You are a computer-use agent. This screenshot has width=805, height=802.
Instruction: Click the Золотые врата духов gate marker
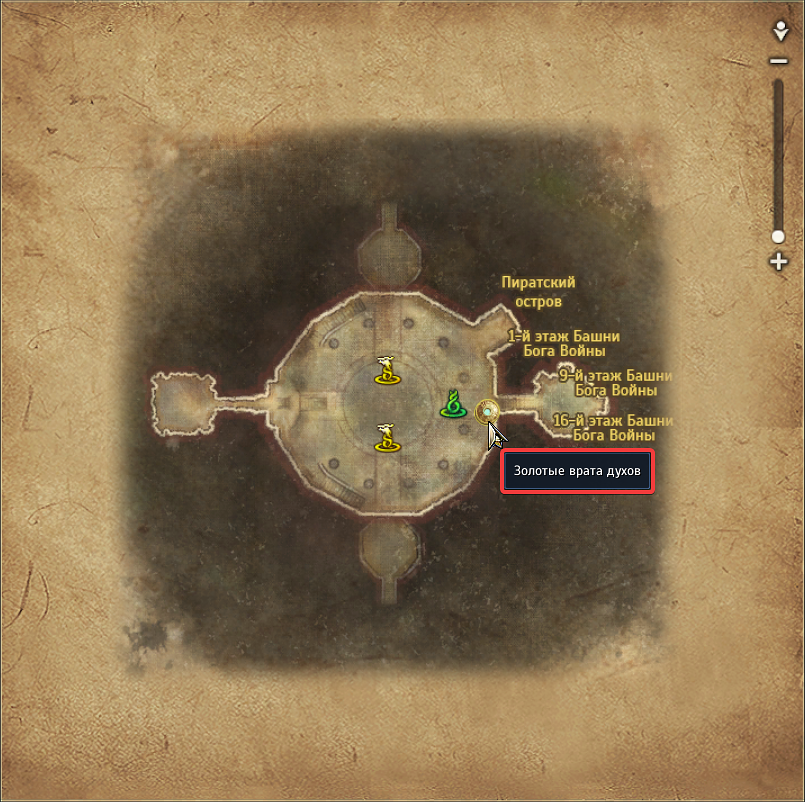488,410
